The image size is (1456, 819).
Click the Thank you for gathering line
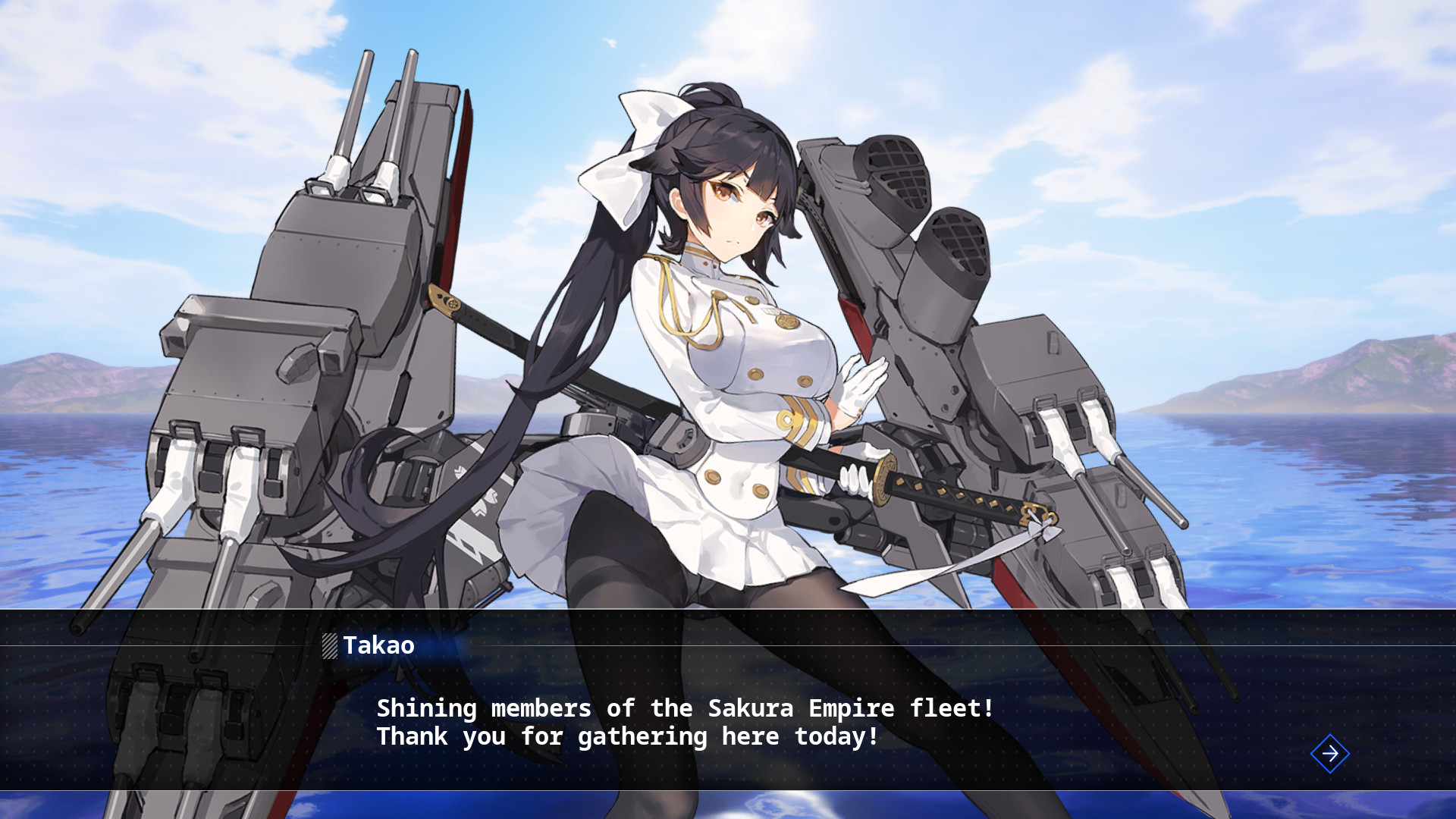(x=627, y=736)
